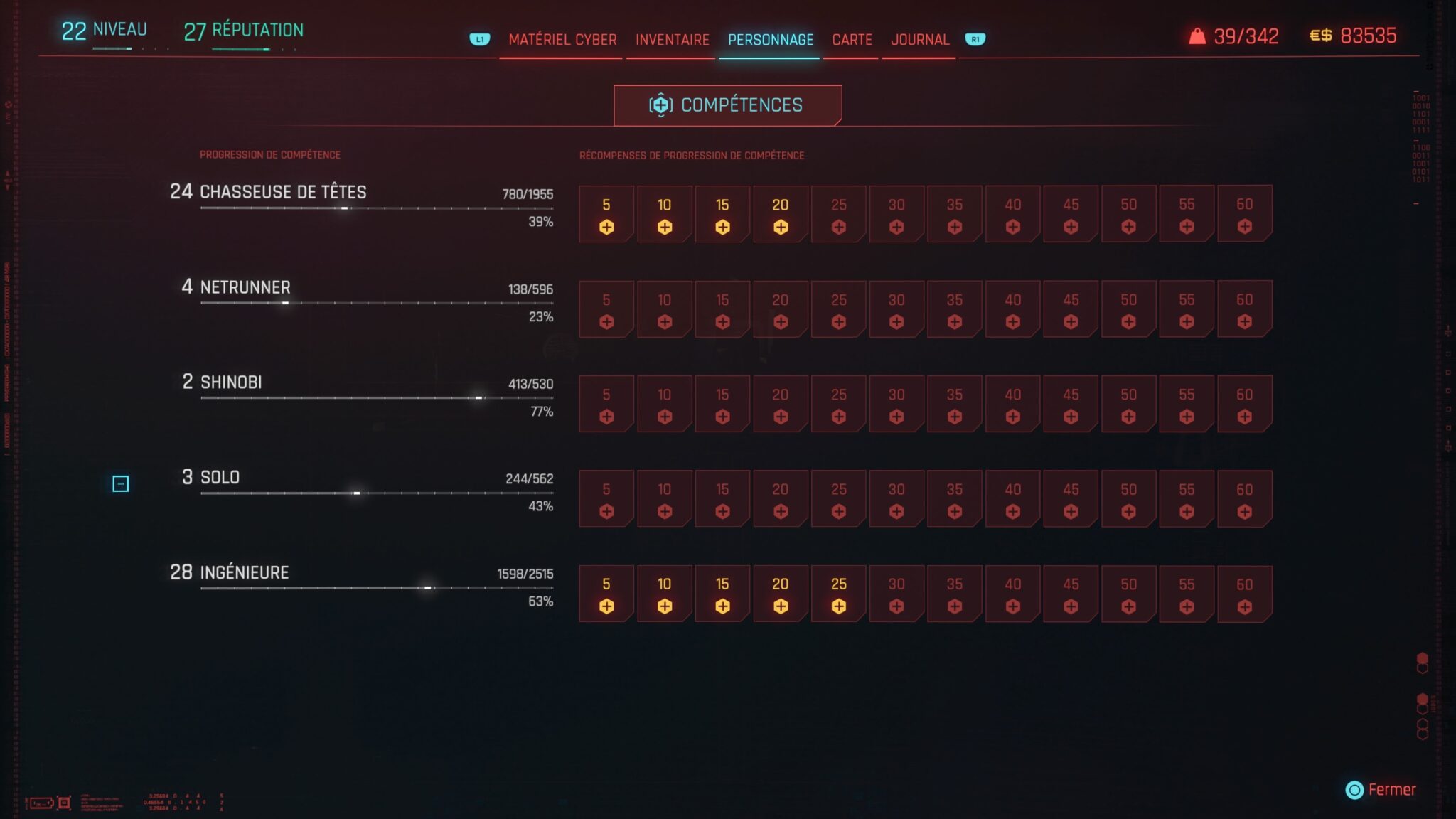1456x819 pixels.
Task: Claim the level 5 Chasseuse de Têtes reward
Action: coord(606,213)
